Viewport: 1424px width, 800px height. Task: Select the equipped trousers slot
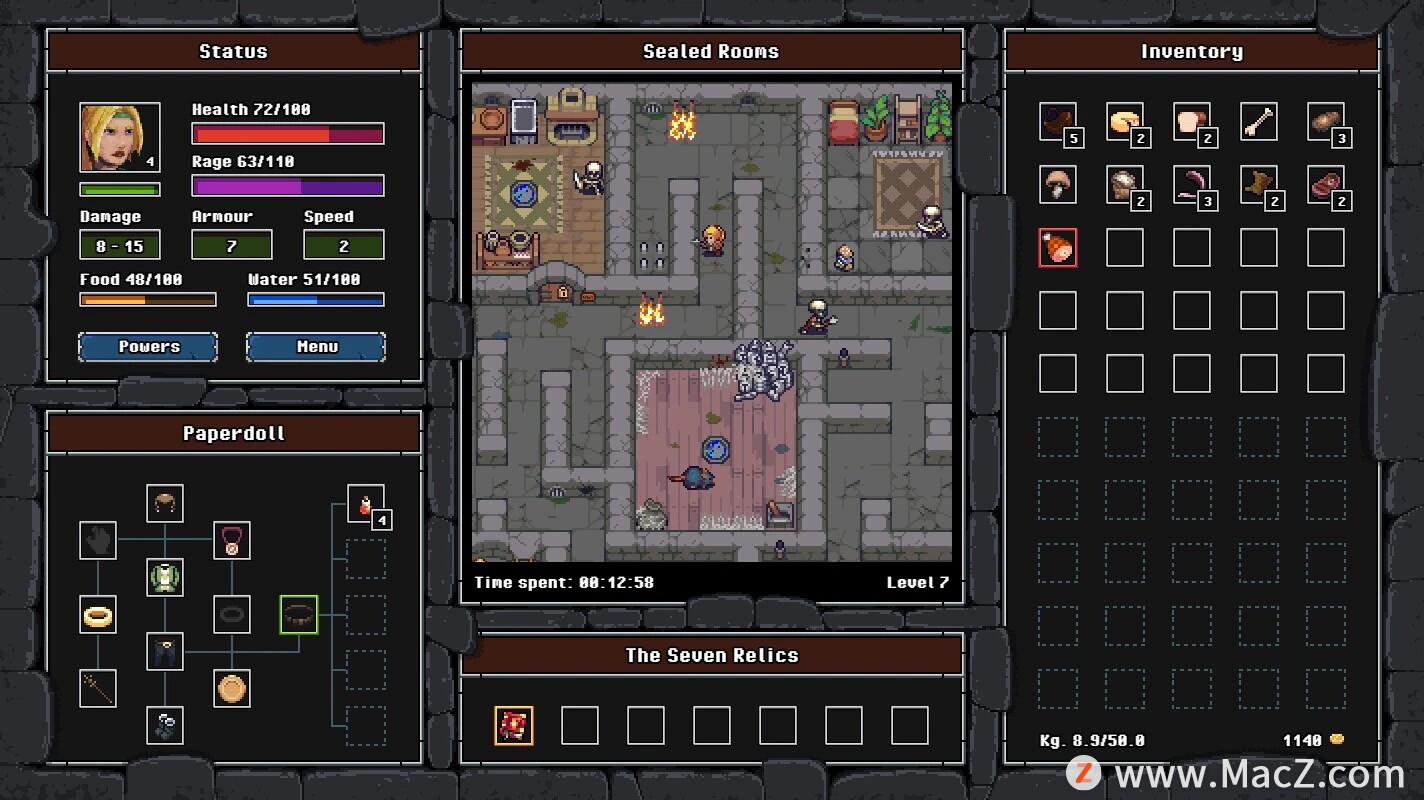pos(165,651)
